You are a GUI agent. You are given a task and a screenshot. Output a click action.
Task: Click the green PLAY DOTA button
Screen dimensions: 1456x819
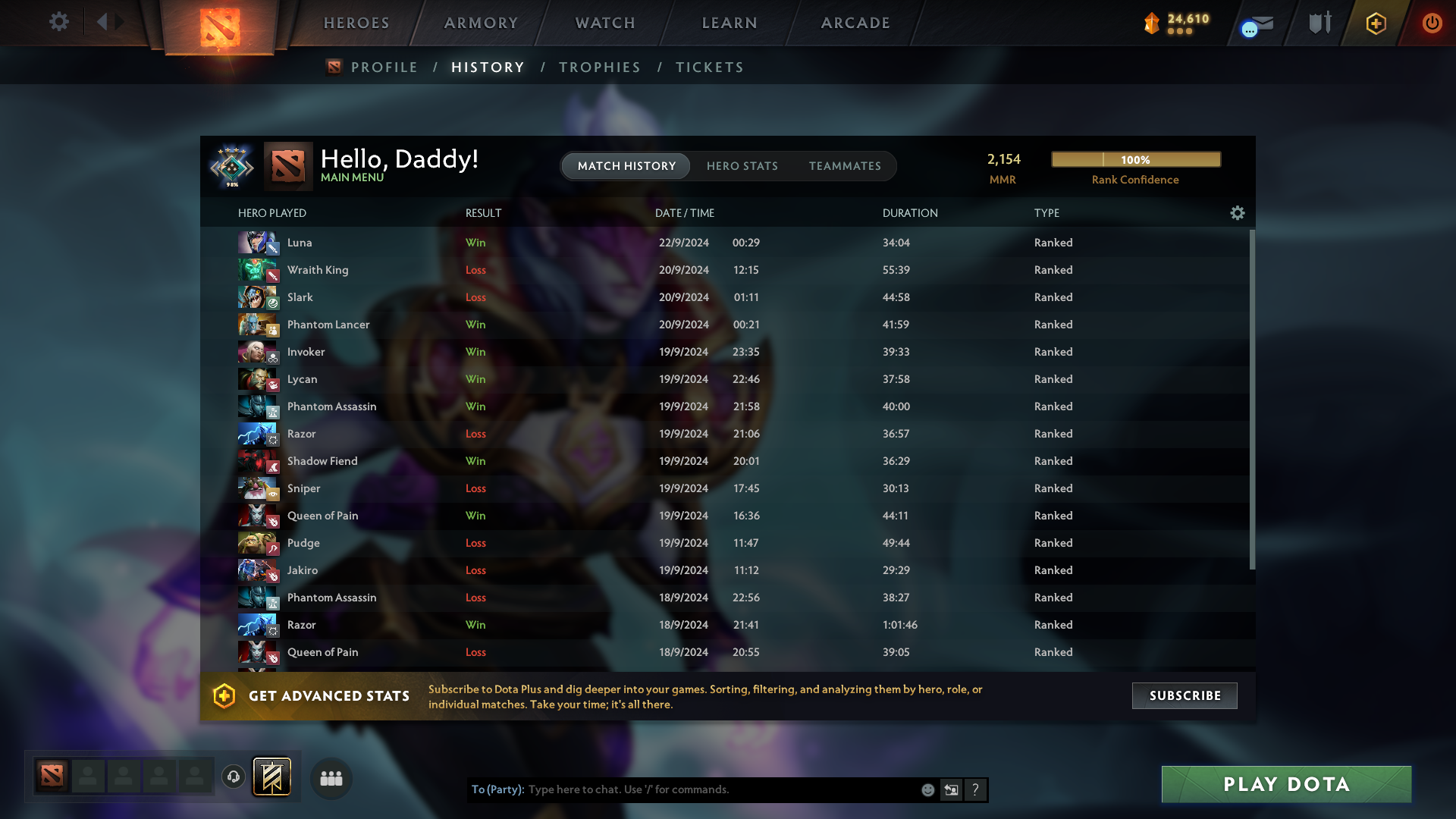coord(1285,784)
